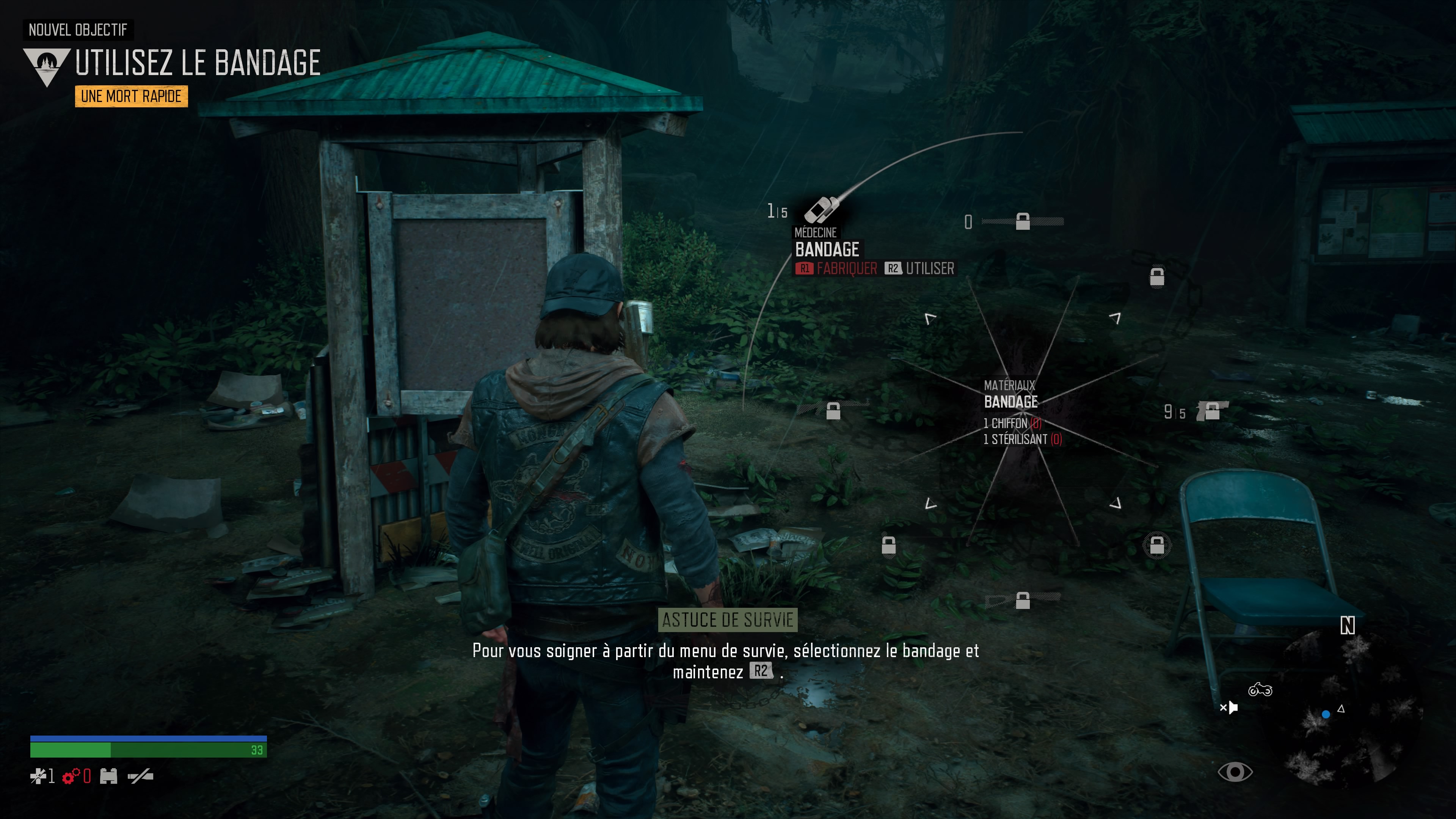Image resolution: width=1456 pixels, height=819 pixels.
Task: Click the Une mort rapide mission tag
Action: [x=131, y=97]
